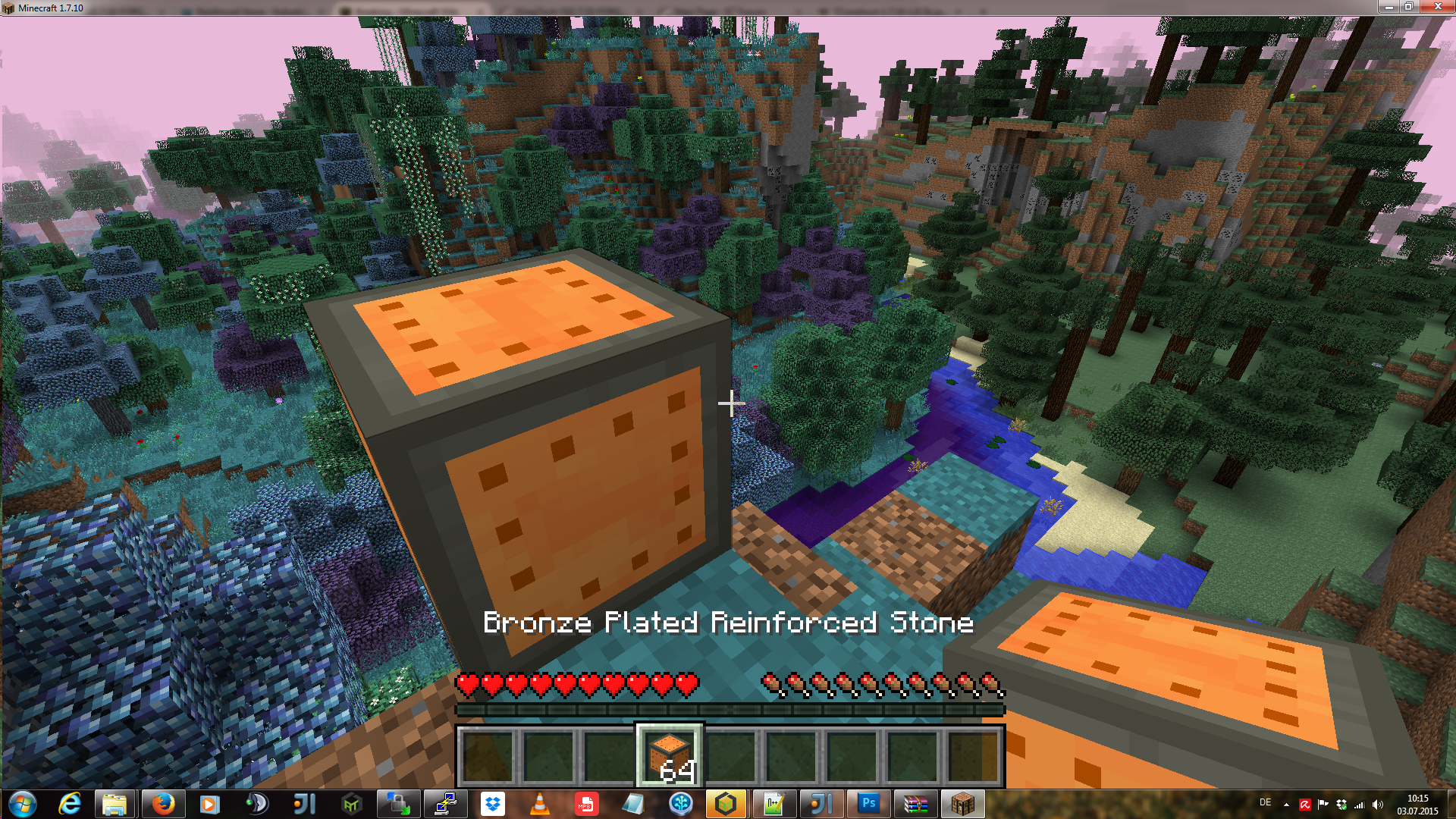Select the Bronze Plated Reinforced Stone hotbar slot
Viewport: 1456px width, 819px height.
click(x=670, y=756)
